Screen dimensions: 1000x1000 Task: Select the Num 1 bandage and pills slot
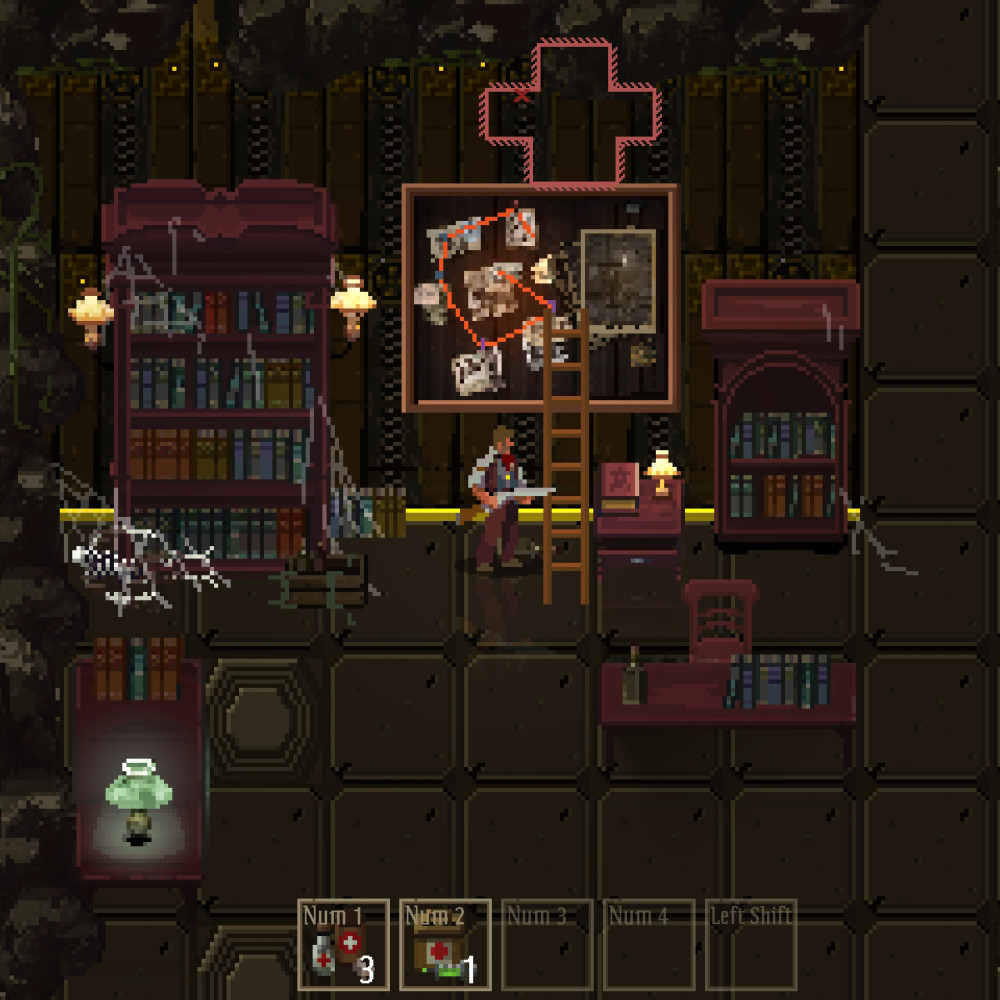coord(343,944)
